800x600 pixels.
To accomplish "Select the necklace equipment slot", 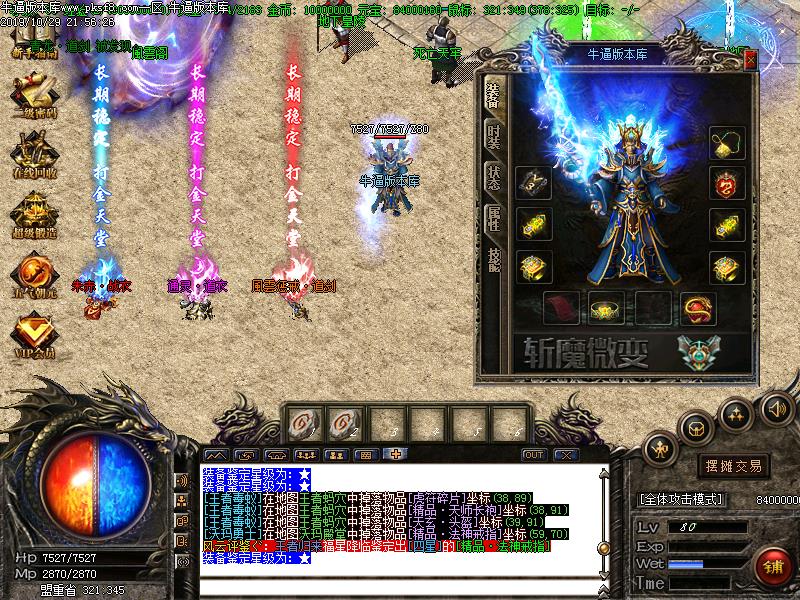I will [727, 143].
